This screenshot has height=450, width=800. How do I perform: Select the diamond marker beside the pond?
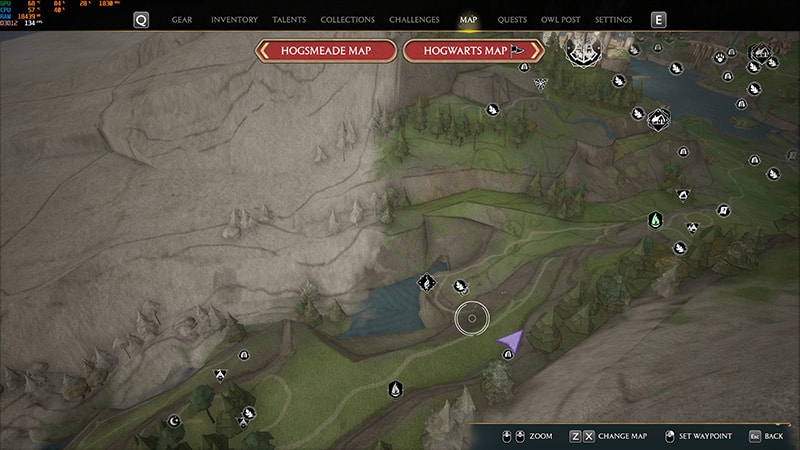pyautogui.click(x=426, y=284)
